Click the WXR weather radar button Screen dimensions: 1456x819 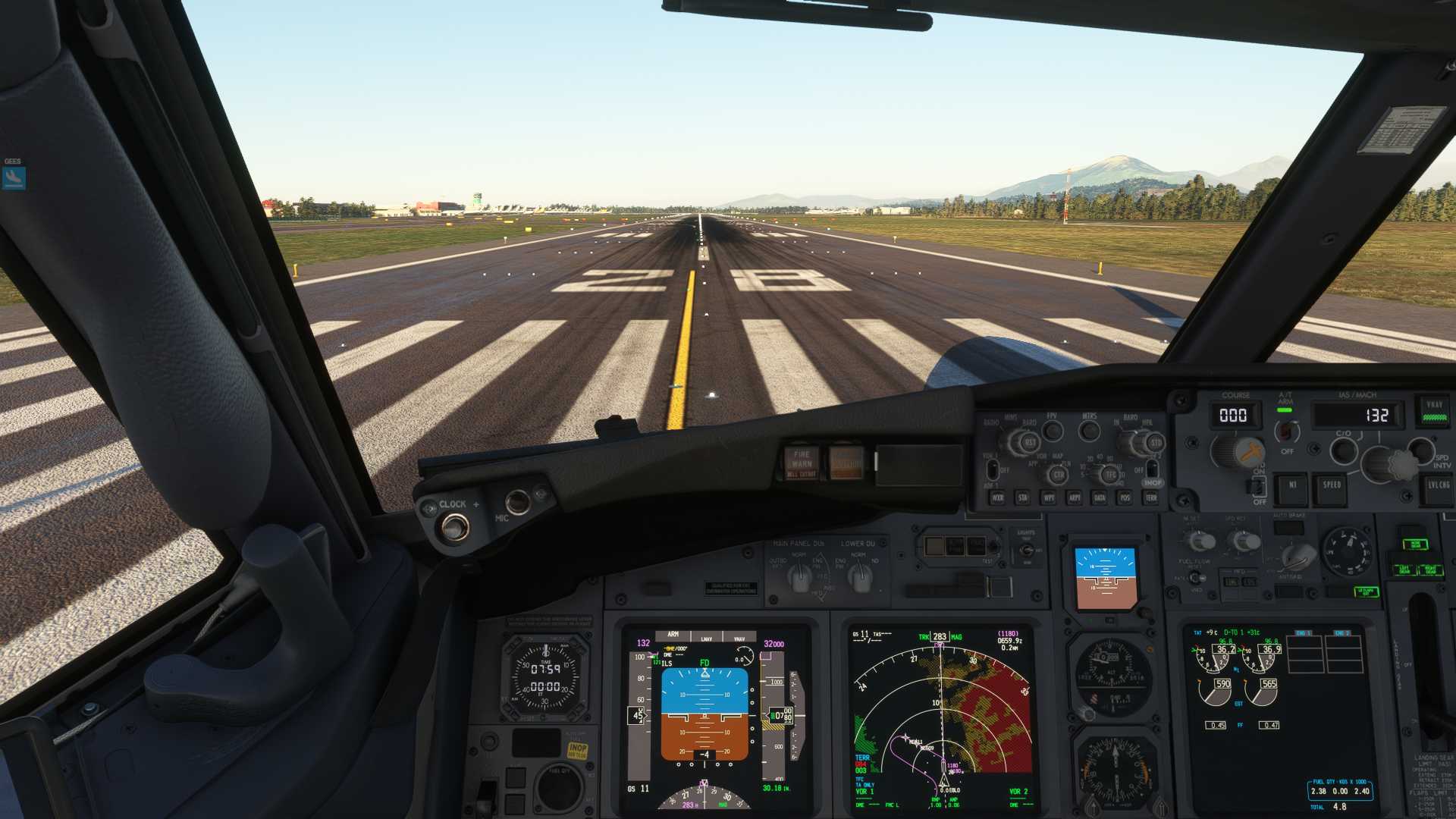click(997, 498)
